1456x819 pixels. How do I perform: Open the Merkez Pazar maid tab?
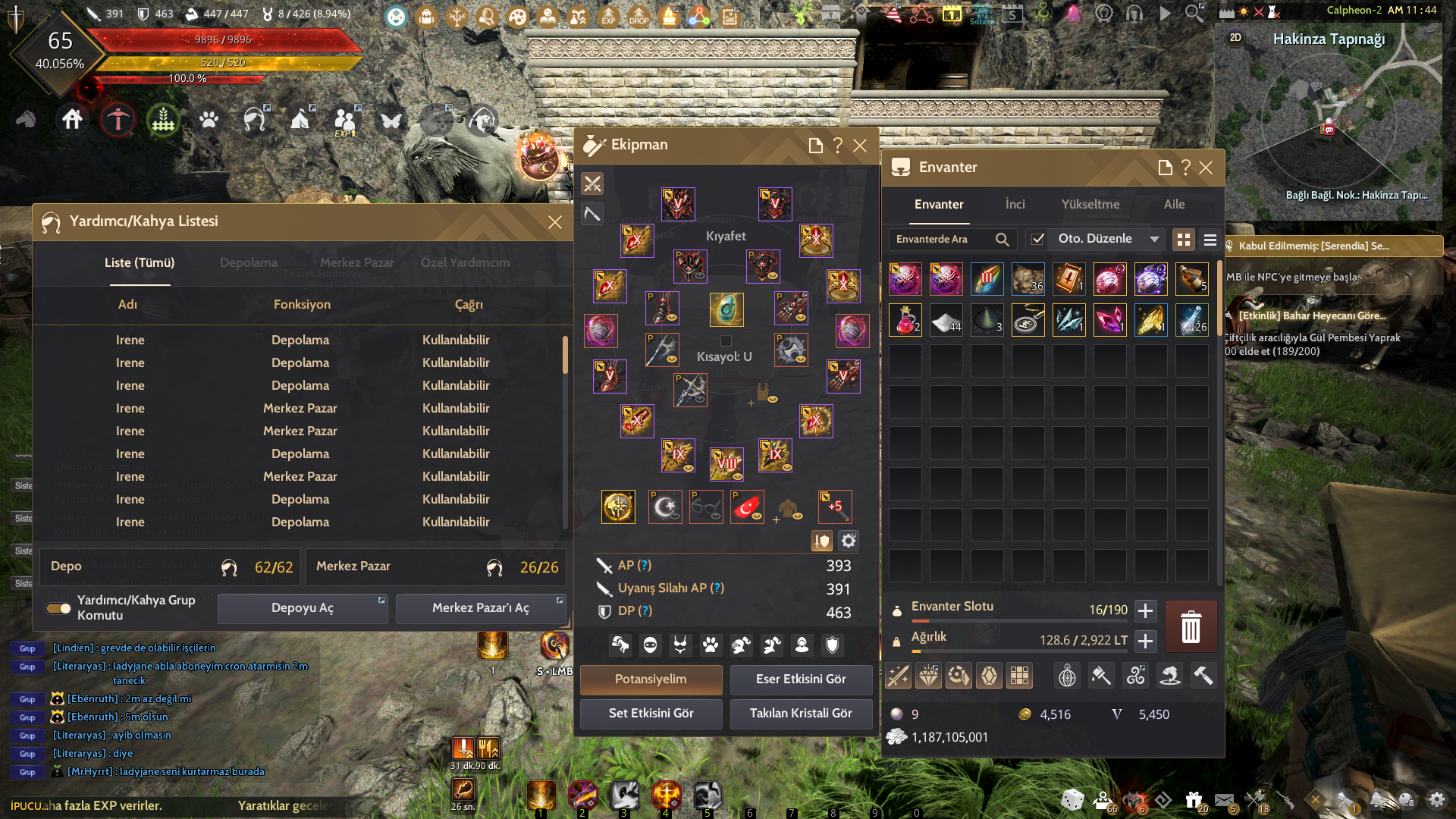[356, 262]
